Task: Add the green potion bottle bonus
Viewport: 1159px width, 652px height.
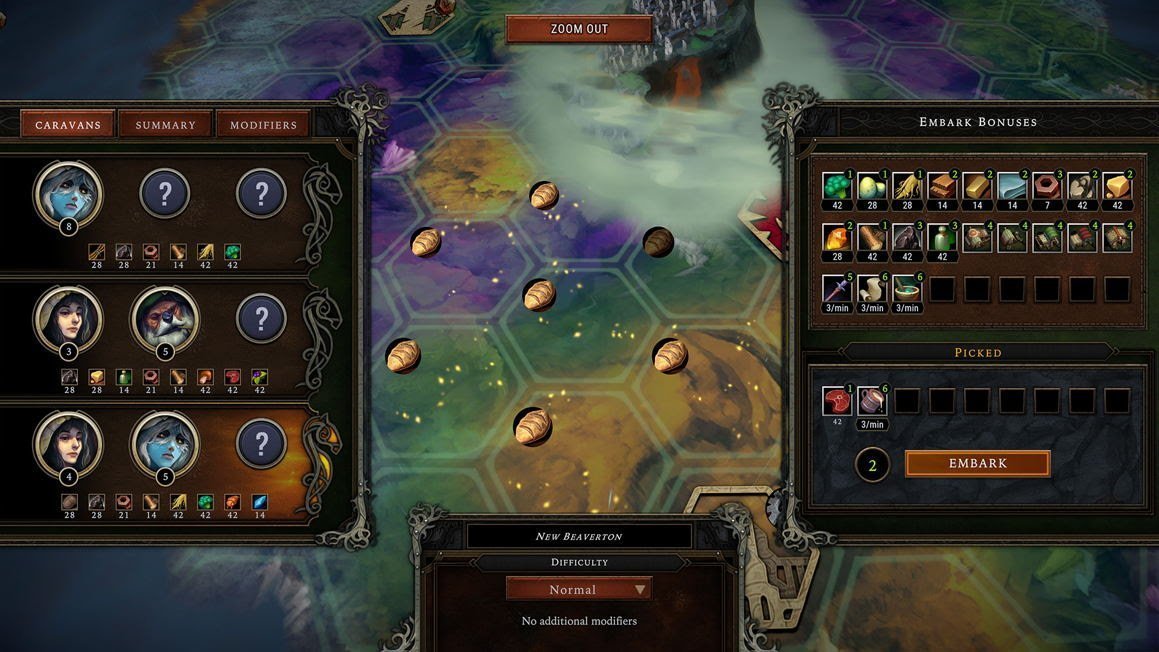Action: (x=941, y=238)
